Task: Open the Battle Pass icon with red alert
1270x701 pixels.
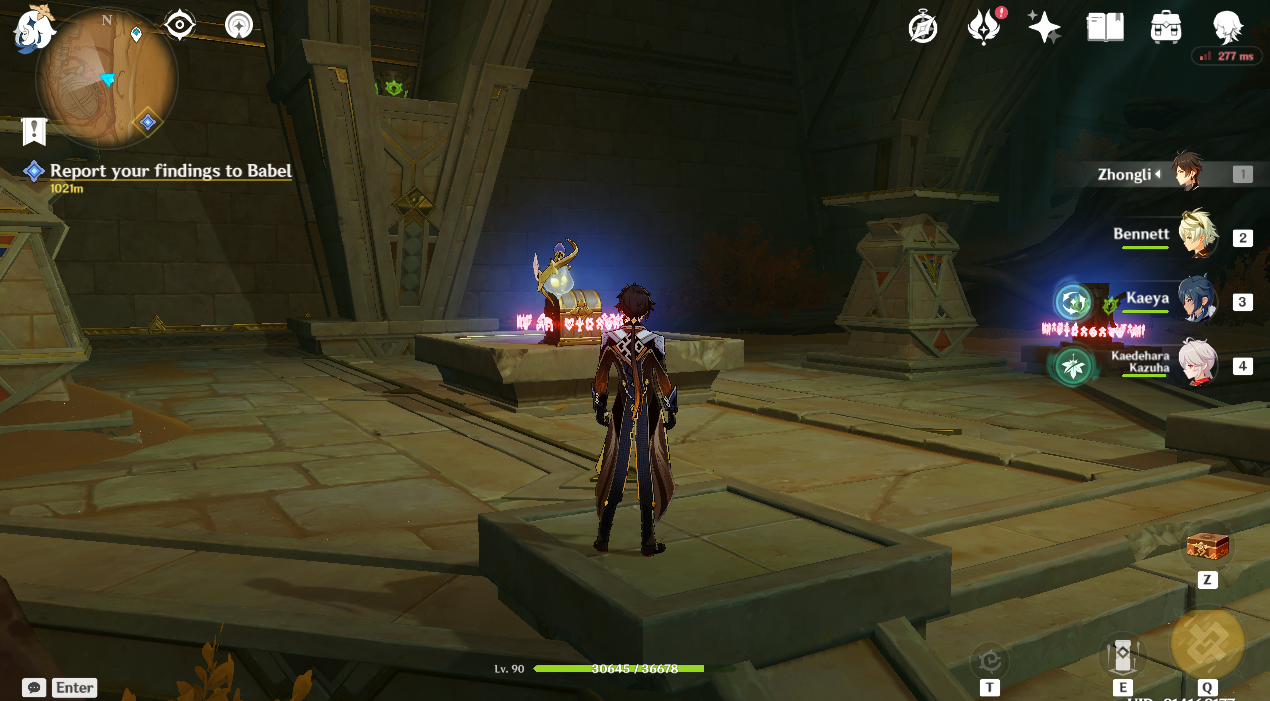Action: pyautogui.click(x=984, y=27)
